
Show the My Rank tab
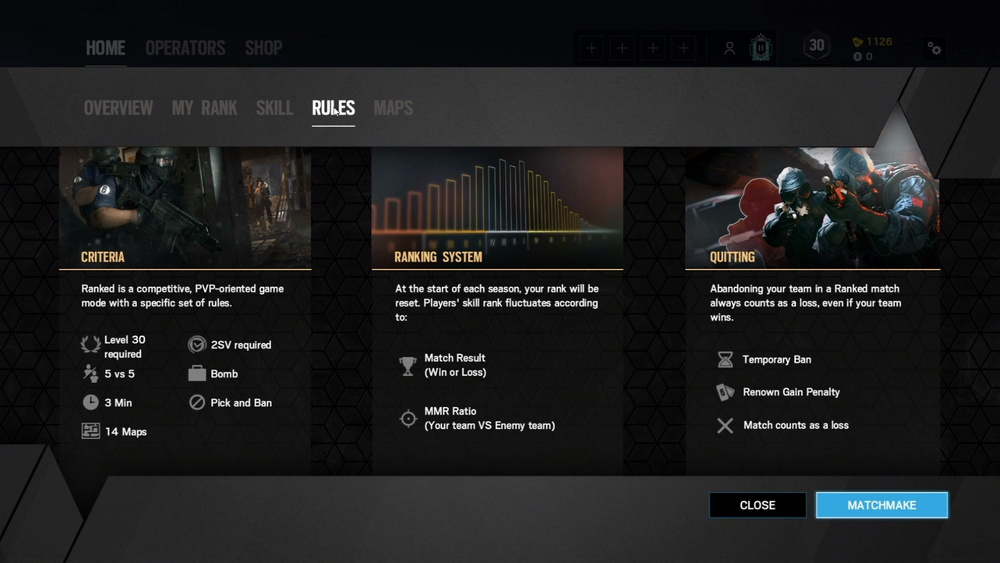click(204, 108)
